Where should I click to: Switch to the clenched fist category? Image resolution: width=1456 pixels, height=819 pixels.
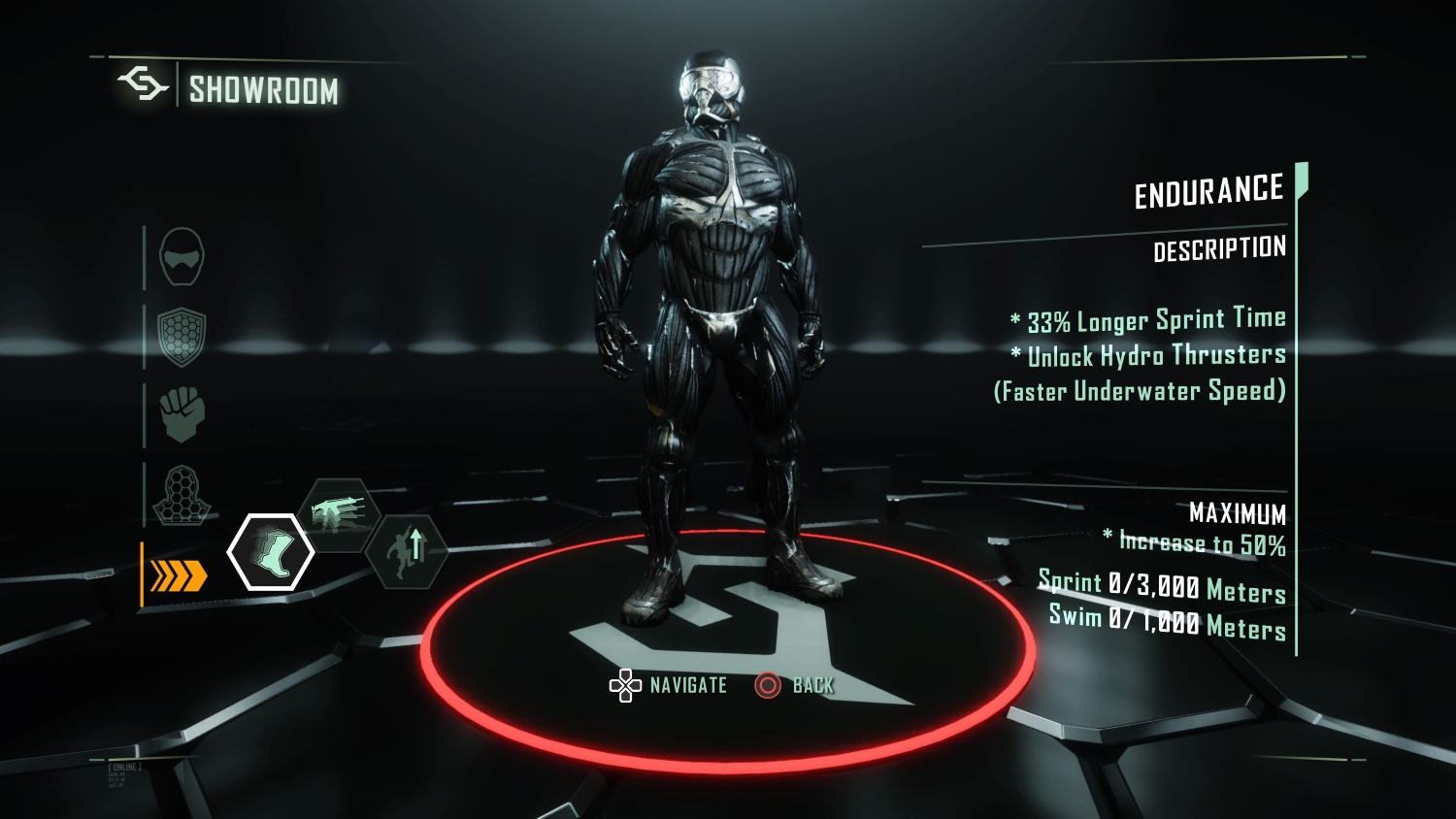click(182, 414)
